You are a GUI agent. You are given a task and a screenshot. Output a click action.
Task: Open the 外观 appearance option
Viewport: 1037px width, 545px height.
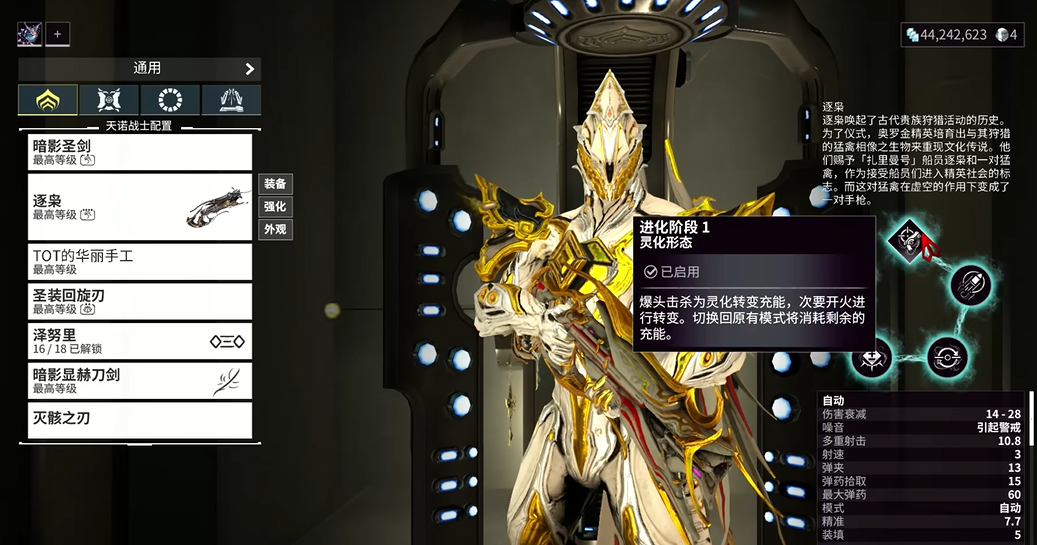click(x=275, y=229)
